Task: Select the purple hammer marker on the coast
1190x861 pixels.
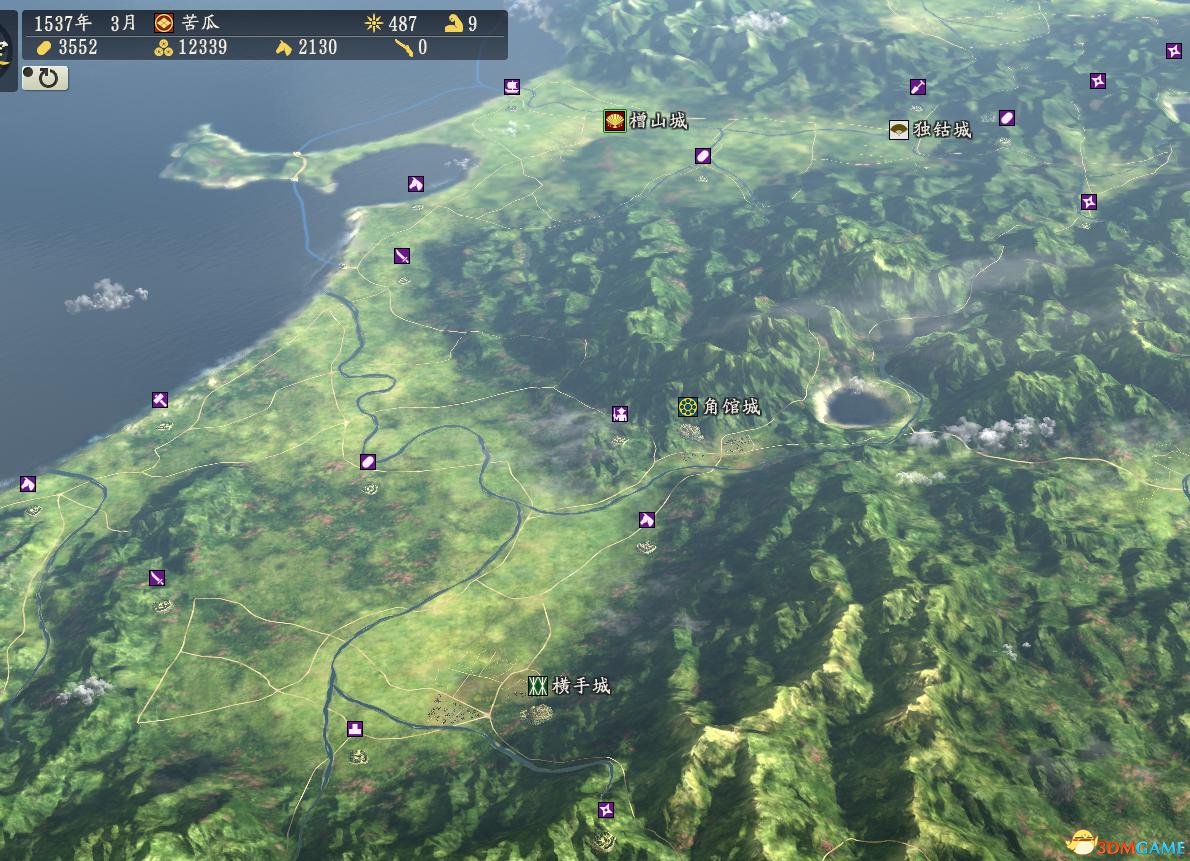Action: click(x=160, y=400)
